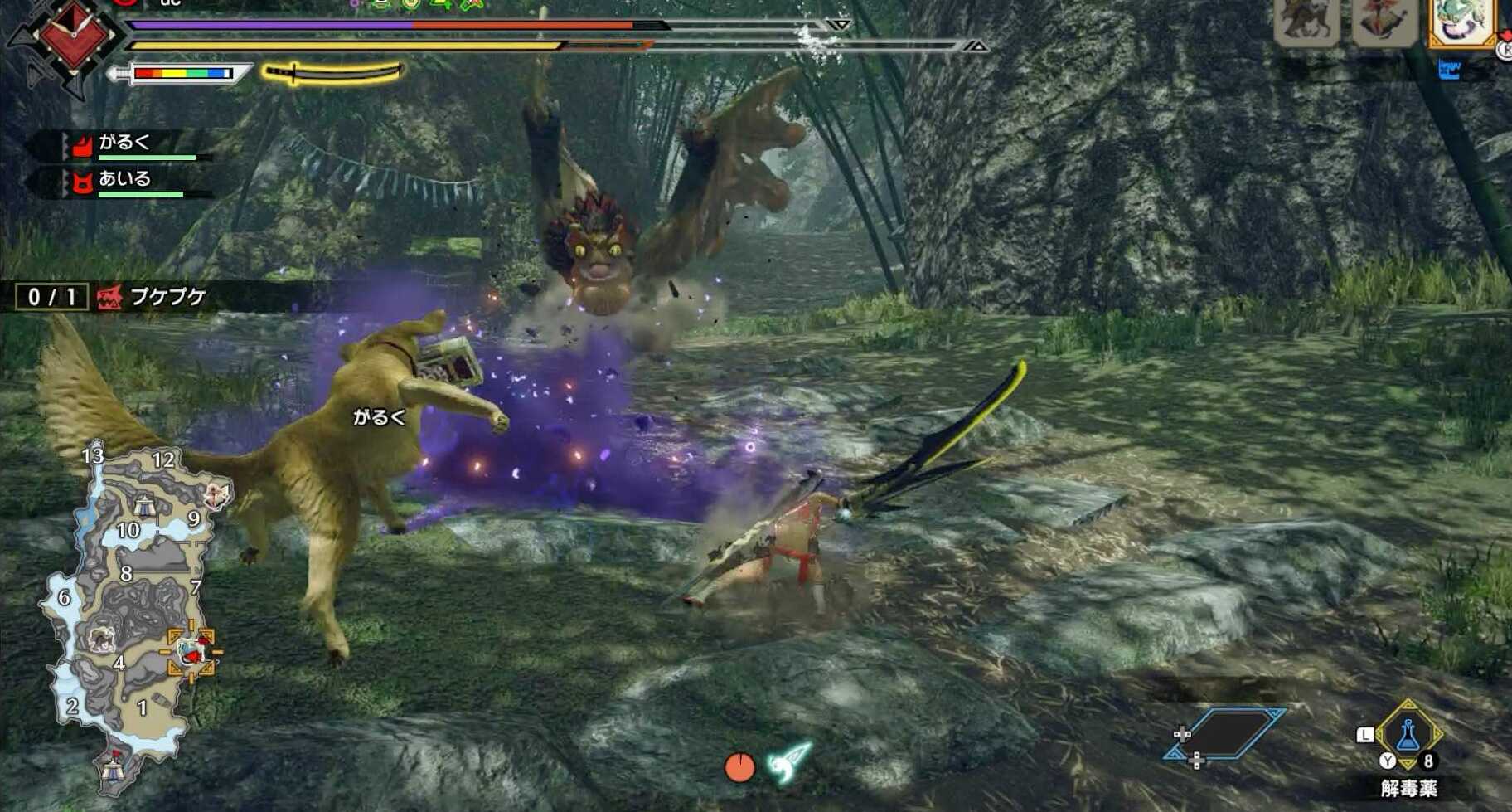Image resolution: width=1512 pixels, height=812 pixels.
Task: Expand the item bar using the L indicator
Action: [x=1365, y=734]
